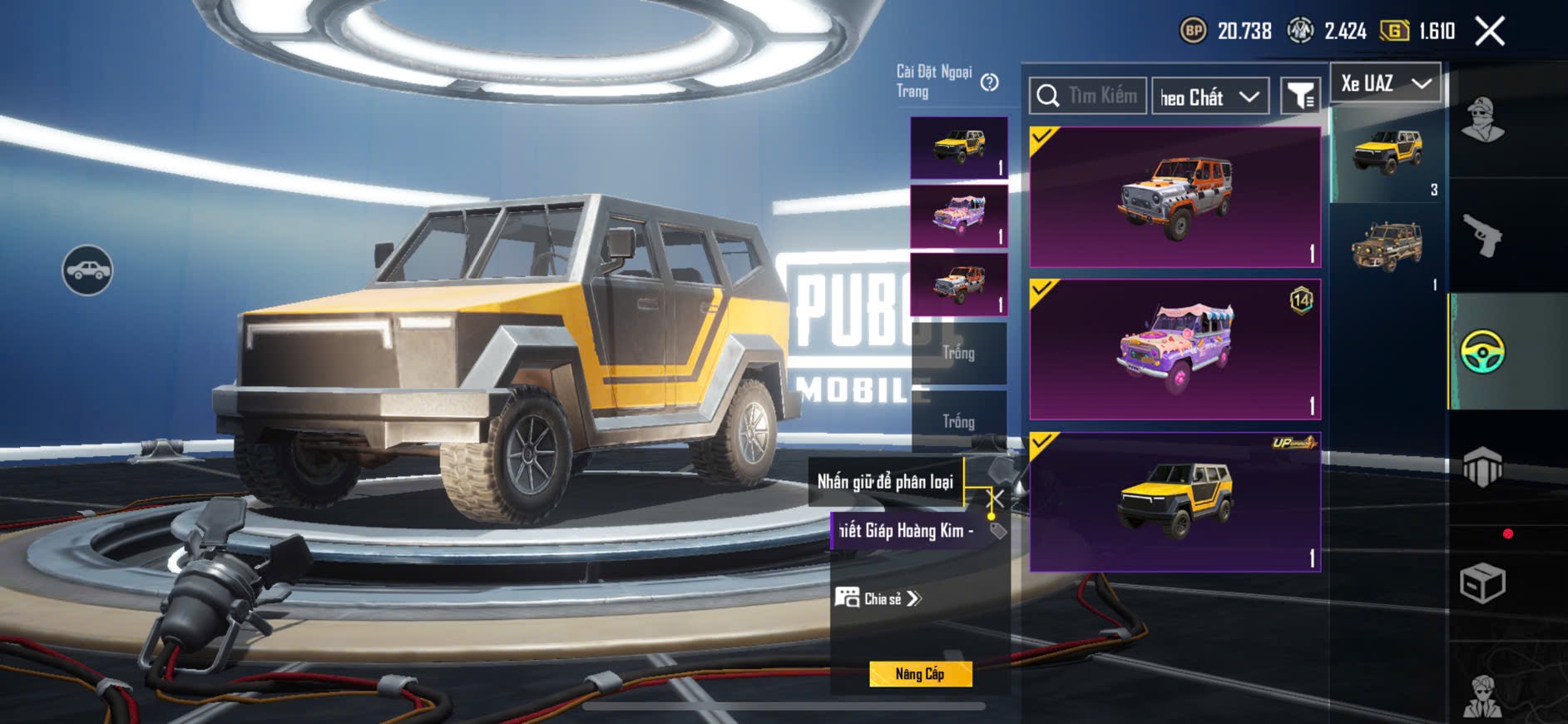This screenshot has height=724, width=1568.
Task: Open the filter funnel options
Action: (1299, 97)
